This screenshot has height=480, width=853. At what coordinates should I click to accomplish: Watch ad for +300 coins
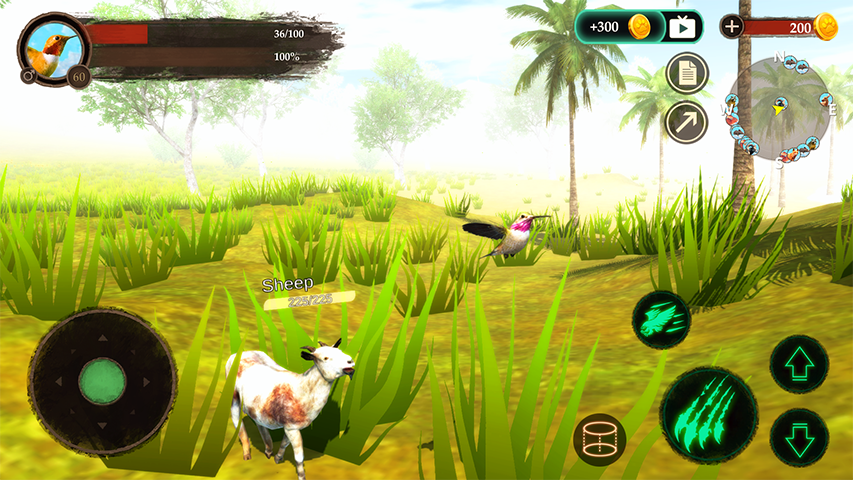coord(639,27)
